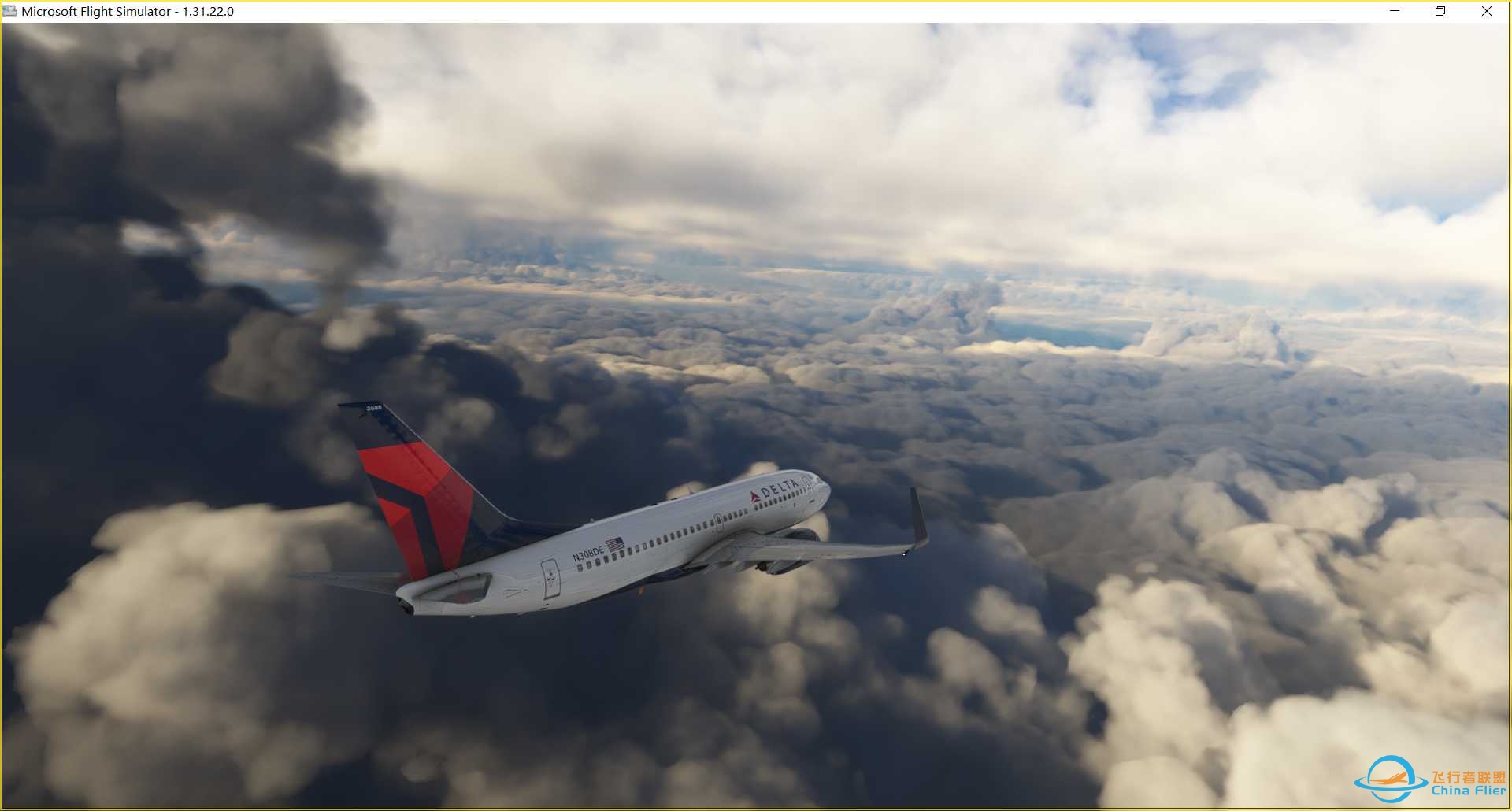Restore down the game window
Screen dimensions: 1512x811
(x=1440, y=11)
